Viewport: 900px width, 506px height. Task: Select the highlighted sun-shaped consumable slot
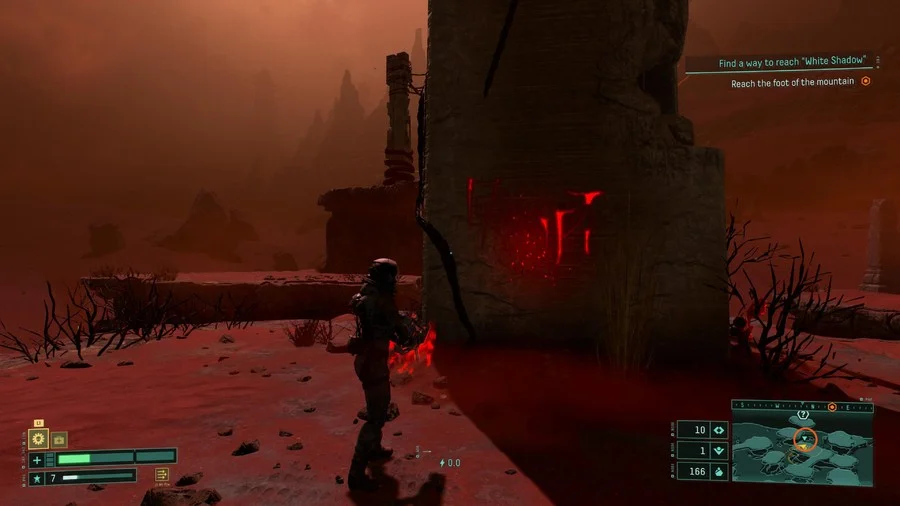click(39, 438)
